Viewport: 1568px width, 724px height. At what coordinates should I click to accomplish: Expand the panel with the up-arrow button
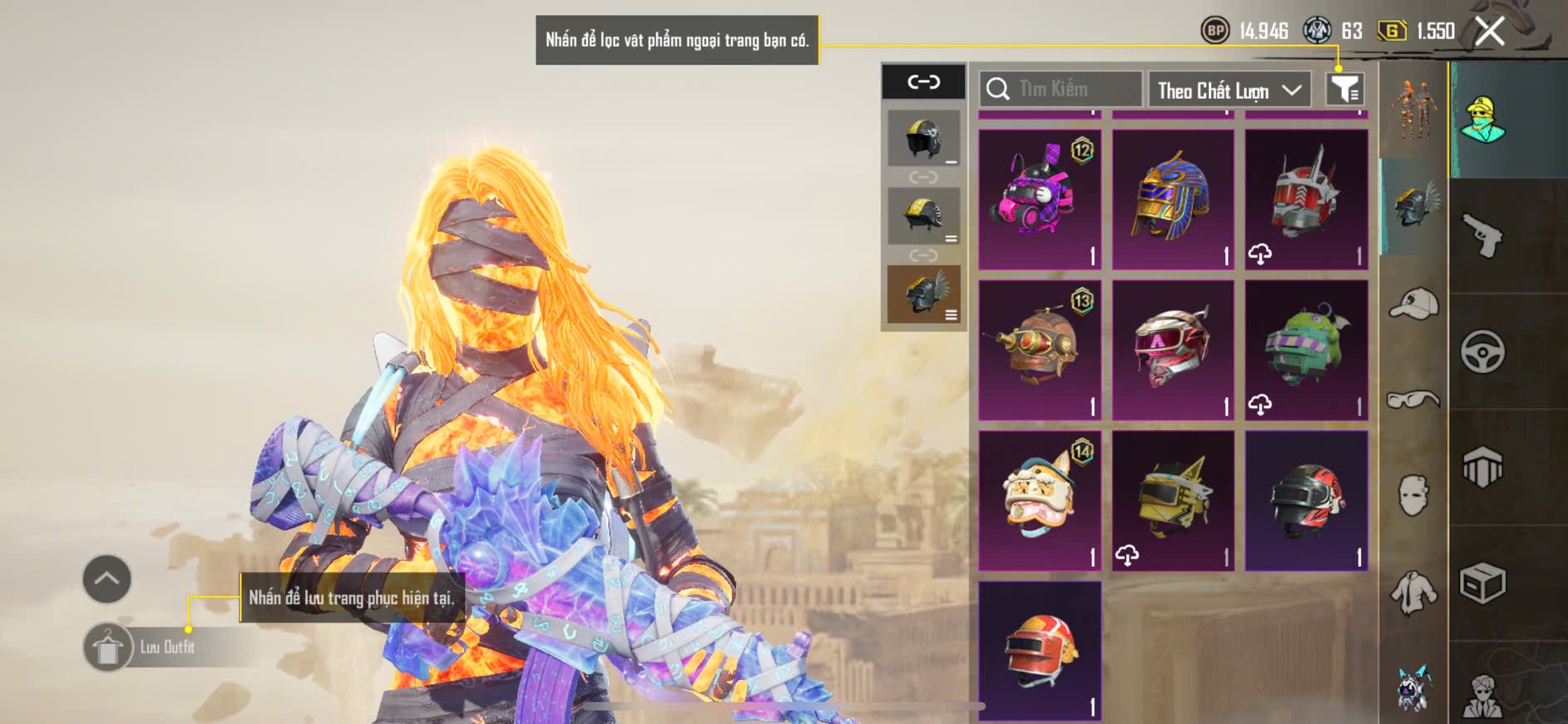pyautogui.click(x=106, y=579)
